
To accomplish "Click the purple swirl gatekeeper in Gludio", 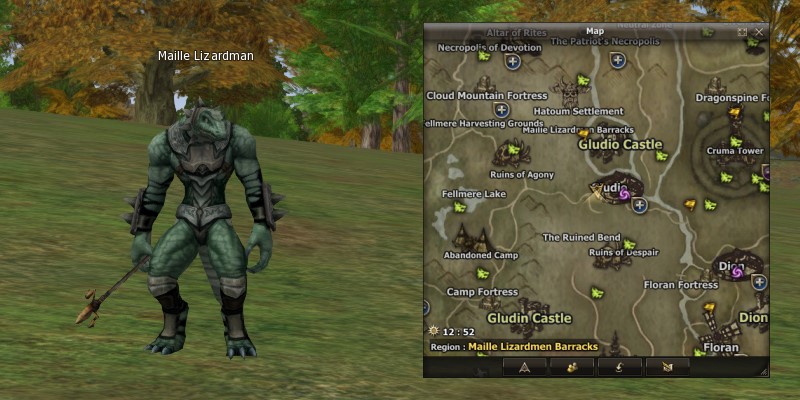I will (x=623, y=194).
